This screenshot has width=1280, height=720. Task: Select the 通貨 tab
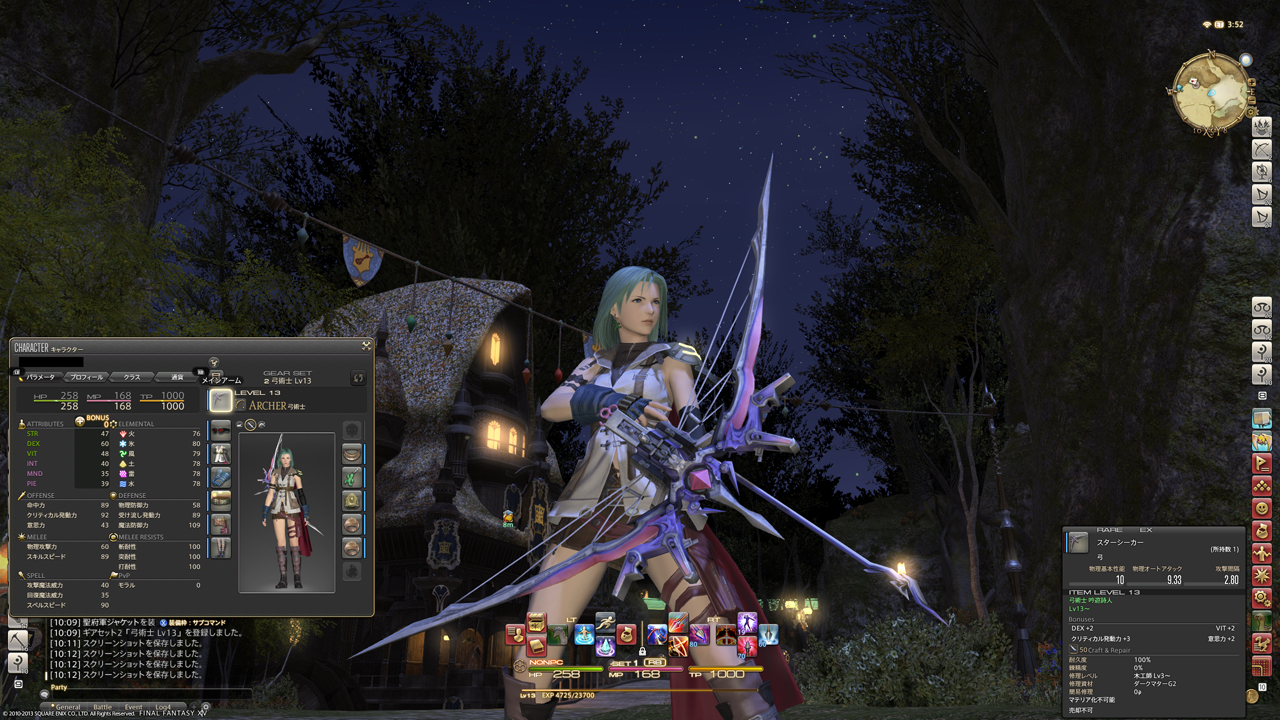pos(176,377)
